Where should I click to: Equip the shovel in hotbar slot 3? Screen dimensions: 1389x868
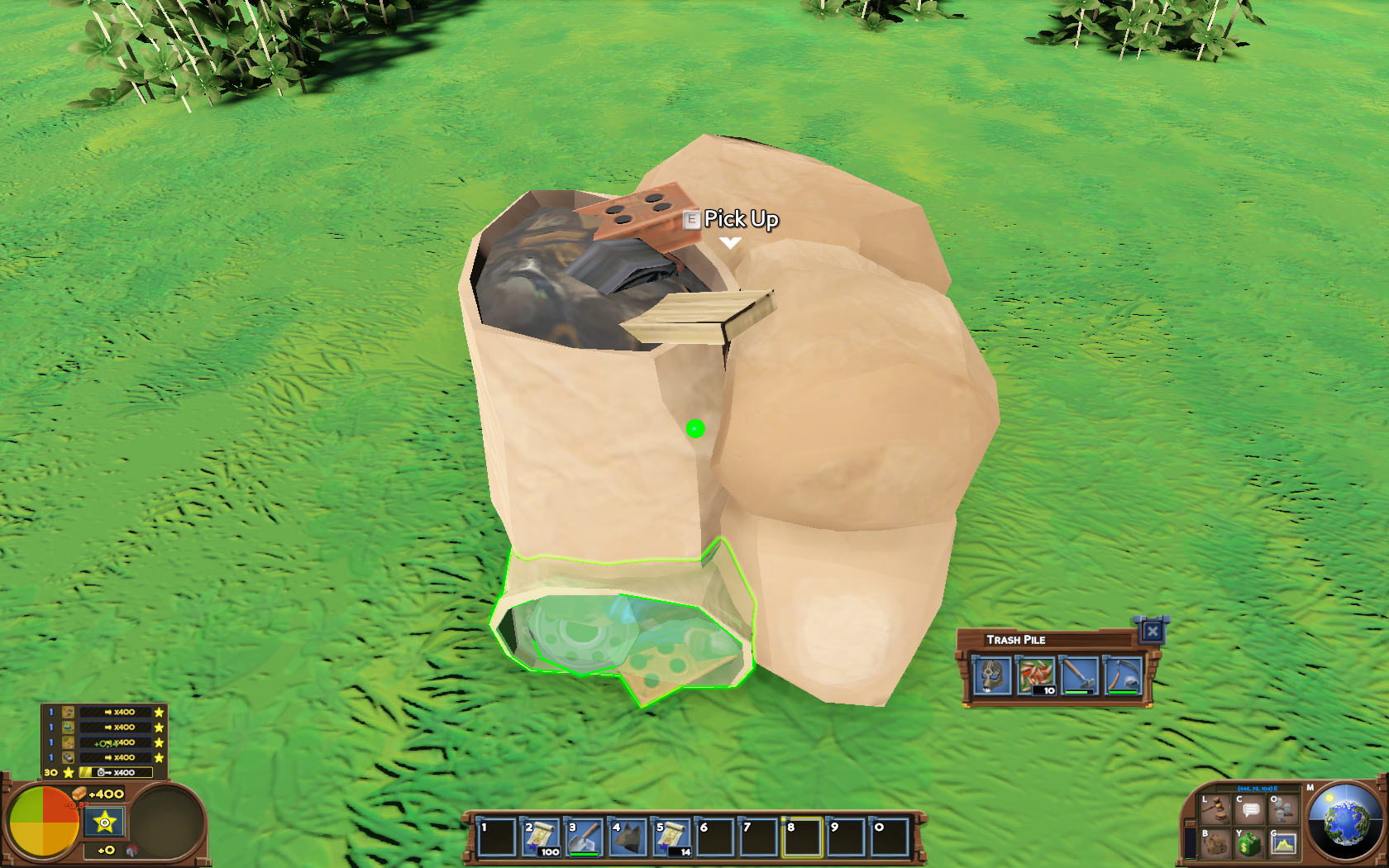point(585,837)
